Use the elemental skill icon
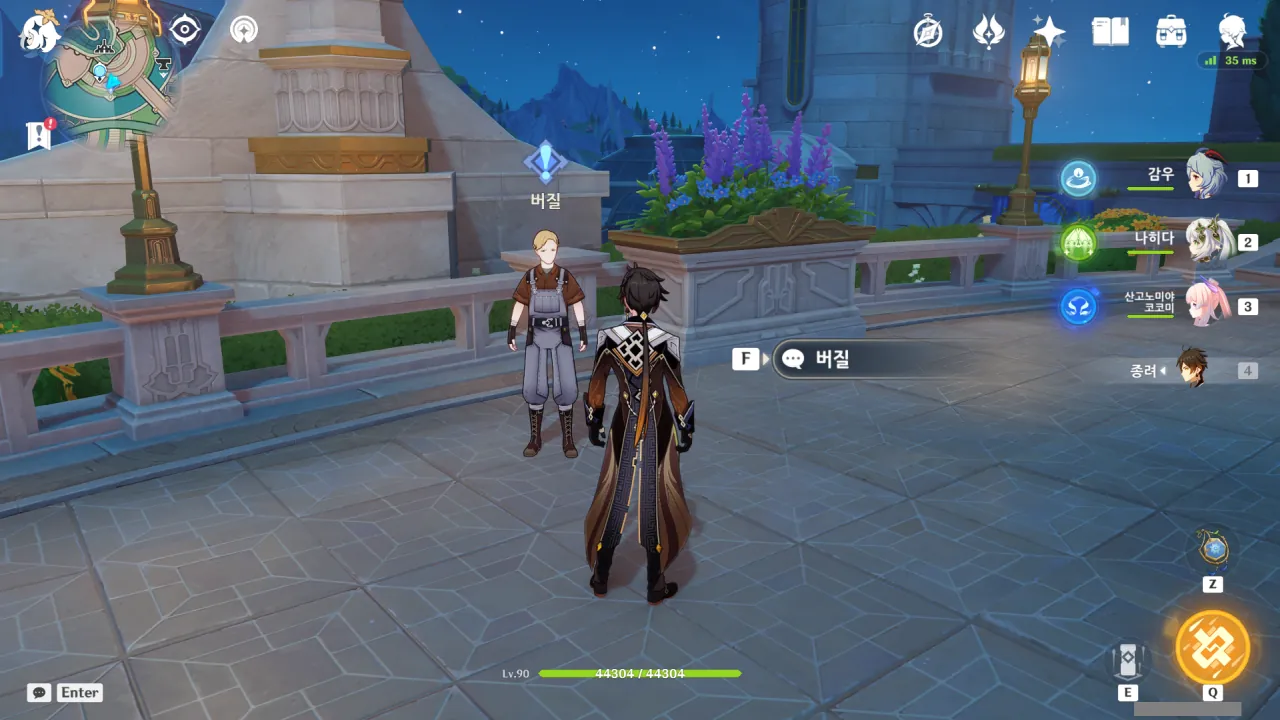The height and width of the screenshot is (720, 1280). pyautogui.click(x=1128, y=660)
